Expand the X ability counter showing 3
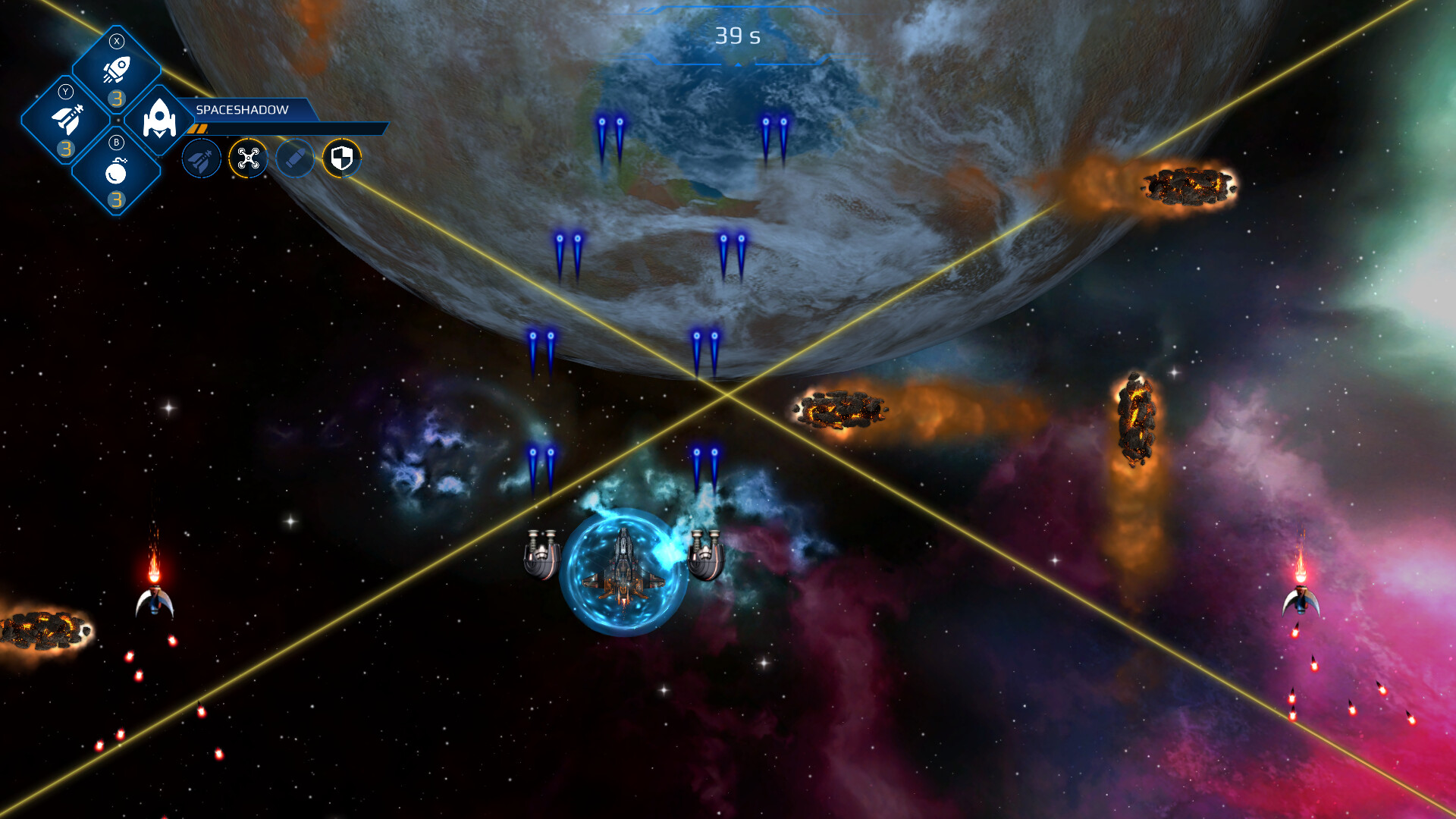This screenshot has width=1456, height=819. (116, 99)
